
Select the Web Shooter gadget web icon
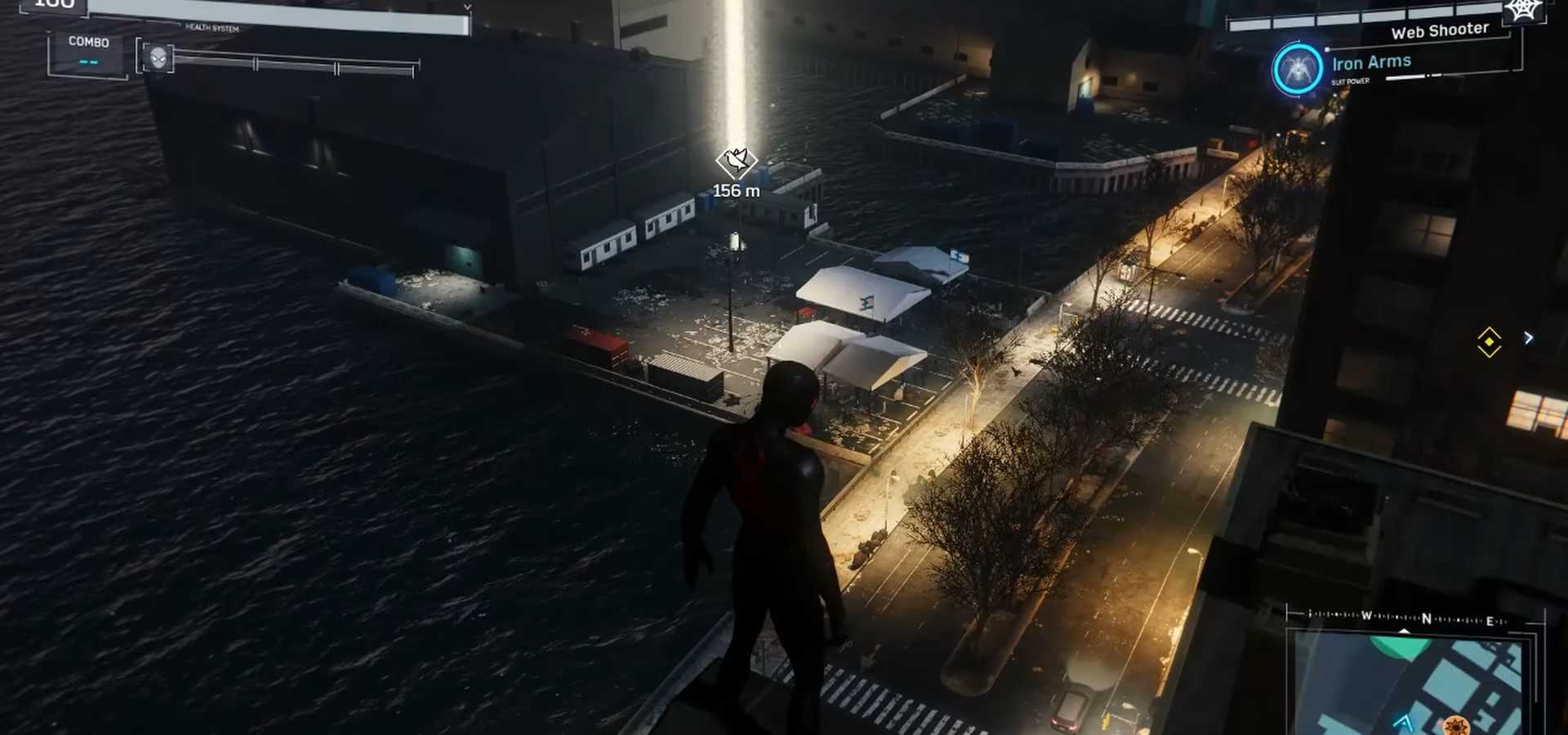click(1523, 11)
